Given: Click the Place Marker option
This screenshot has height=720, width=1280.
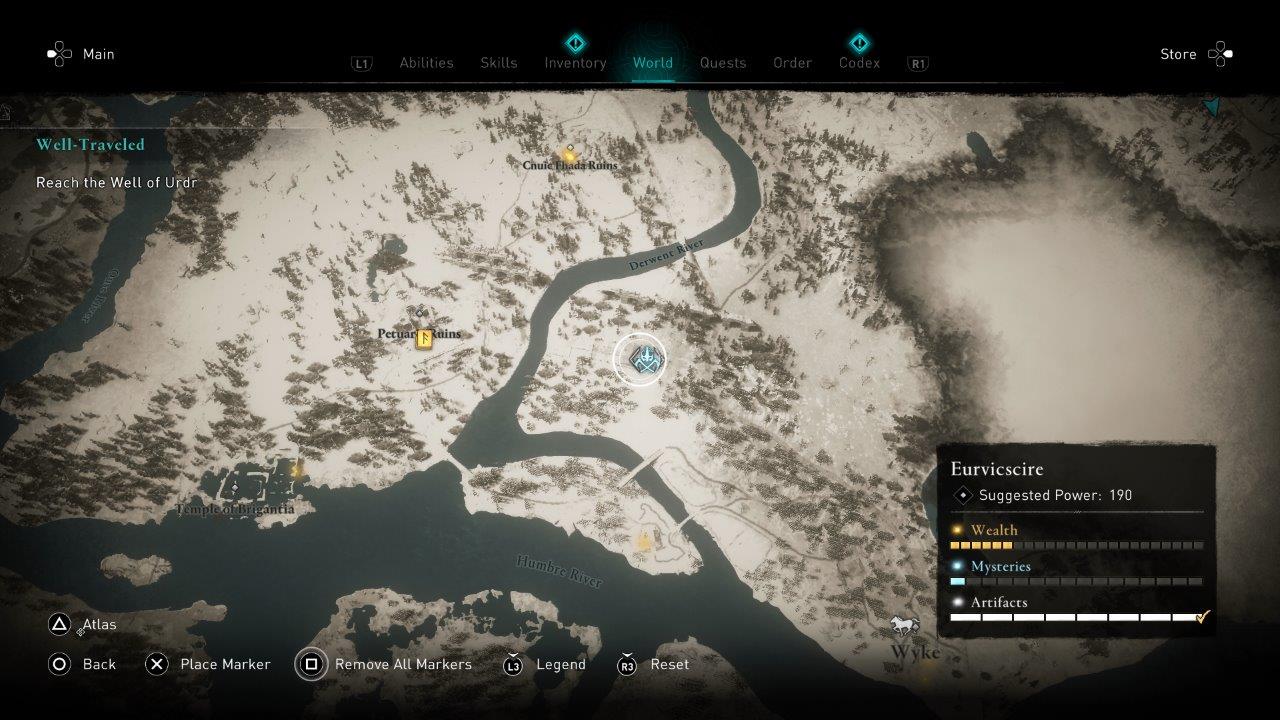Looking at the screenshot, I should (x=224, y=664).
